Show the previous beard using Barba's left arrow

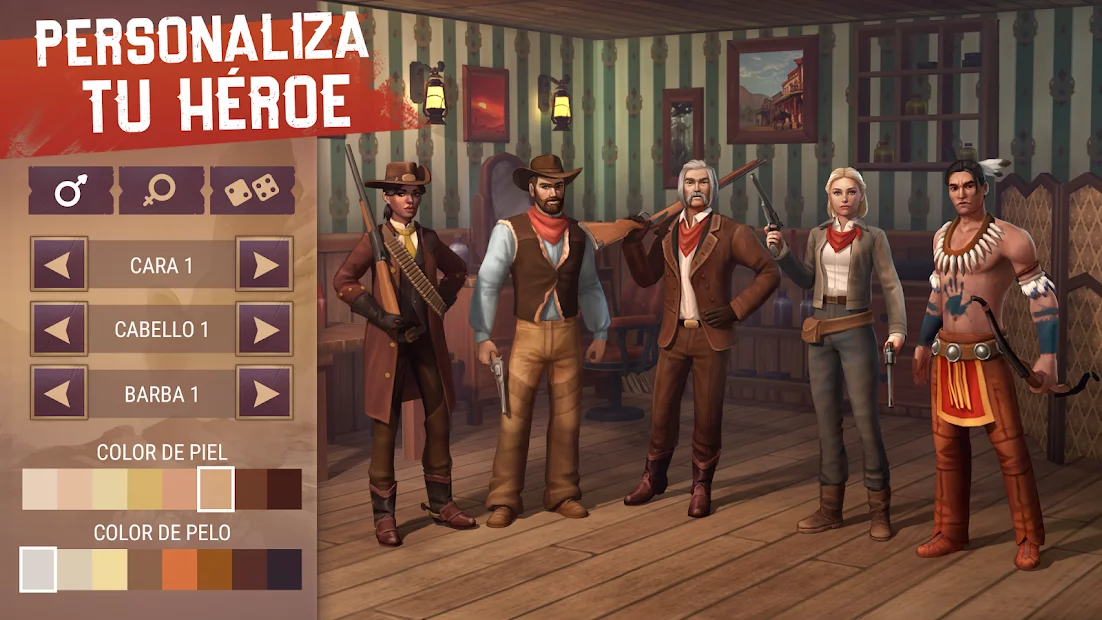59,393
